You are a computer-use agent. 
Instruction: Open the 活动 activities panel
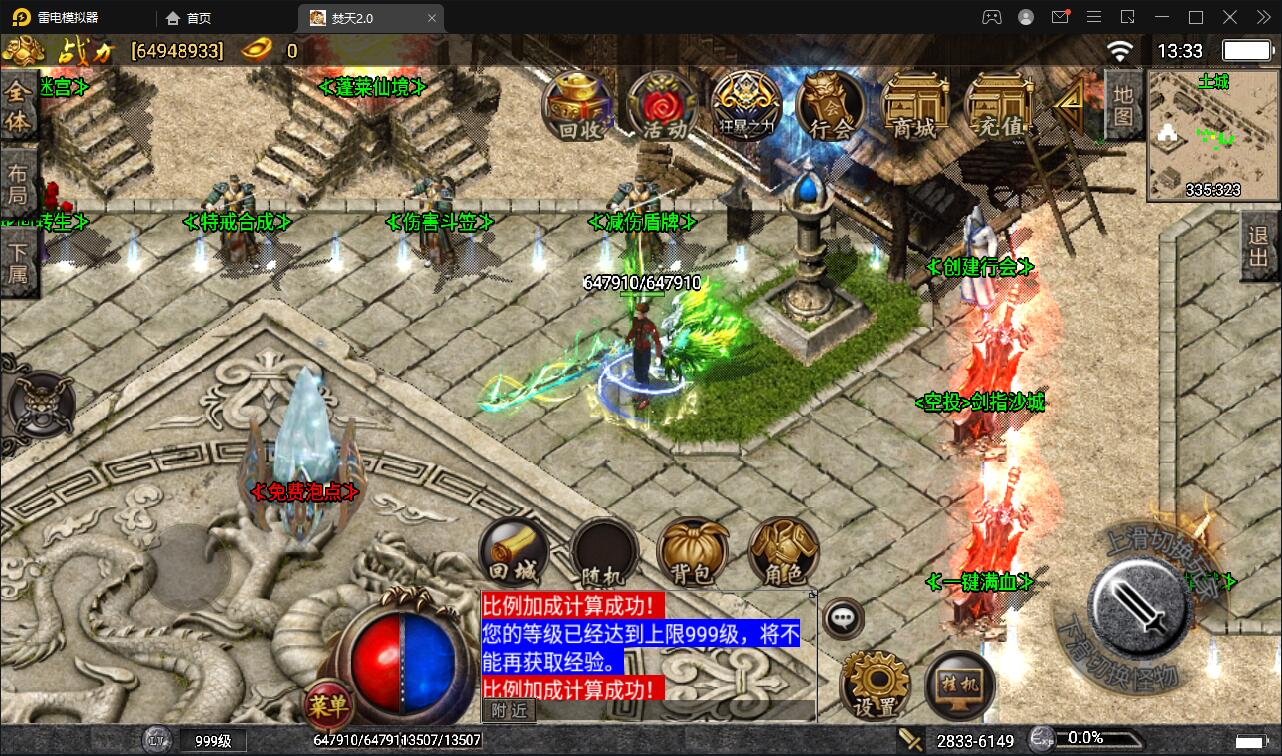tap(661, 105)
